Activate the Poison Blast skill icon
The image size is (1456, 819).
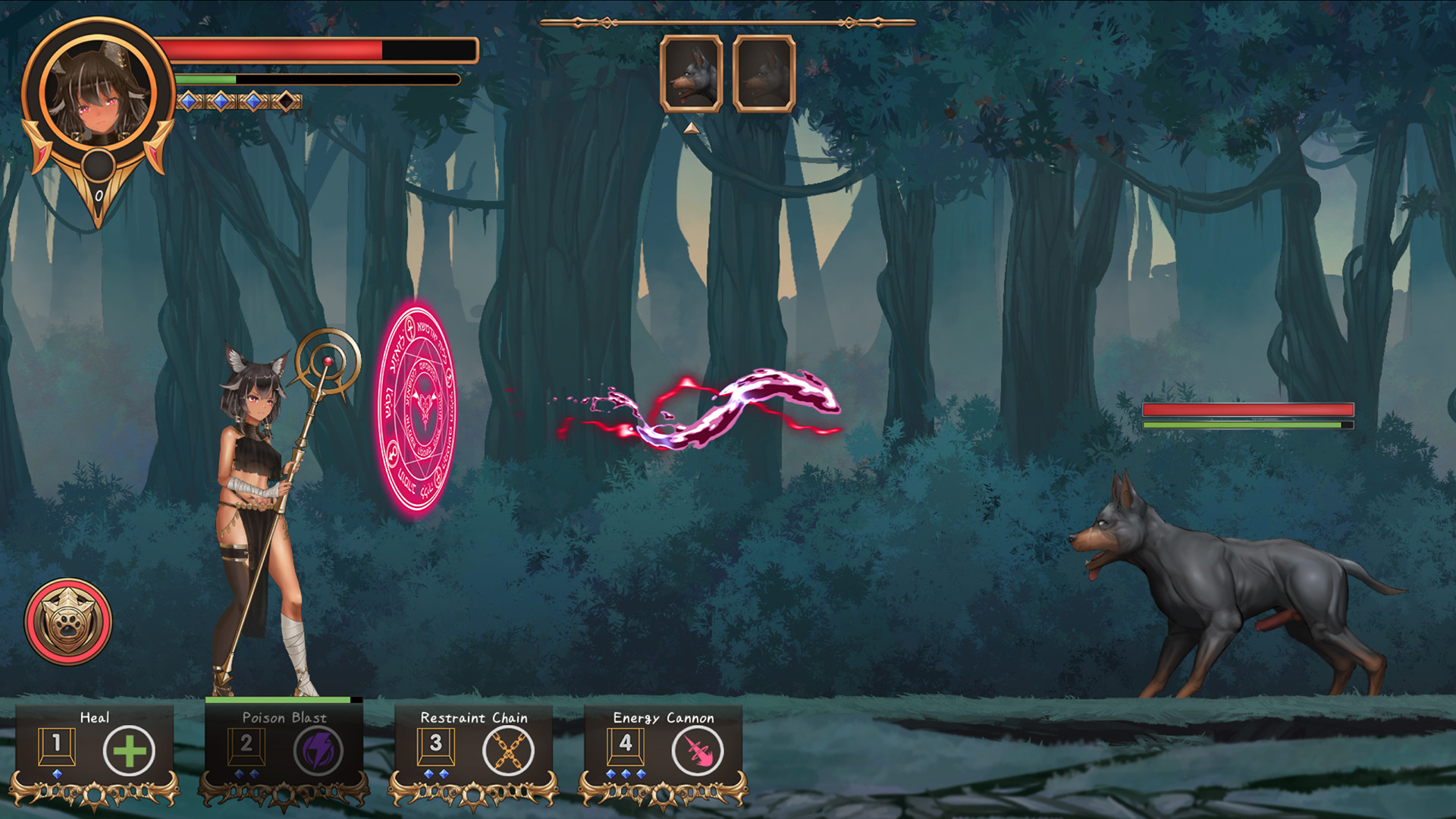click(x=319, y=751)
